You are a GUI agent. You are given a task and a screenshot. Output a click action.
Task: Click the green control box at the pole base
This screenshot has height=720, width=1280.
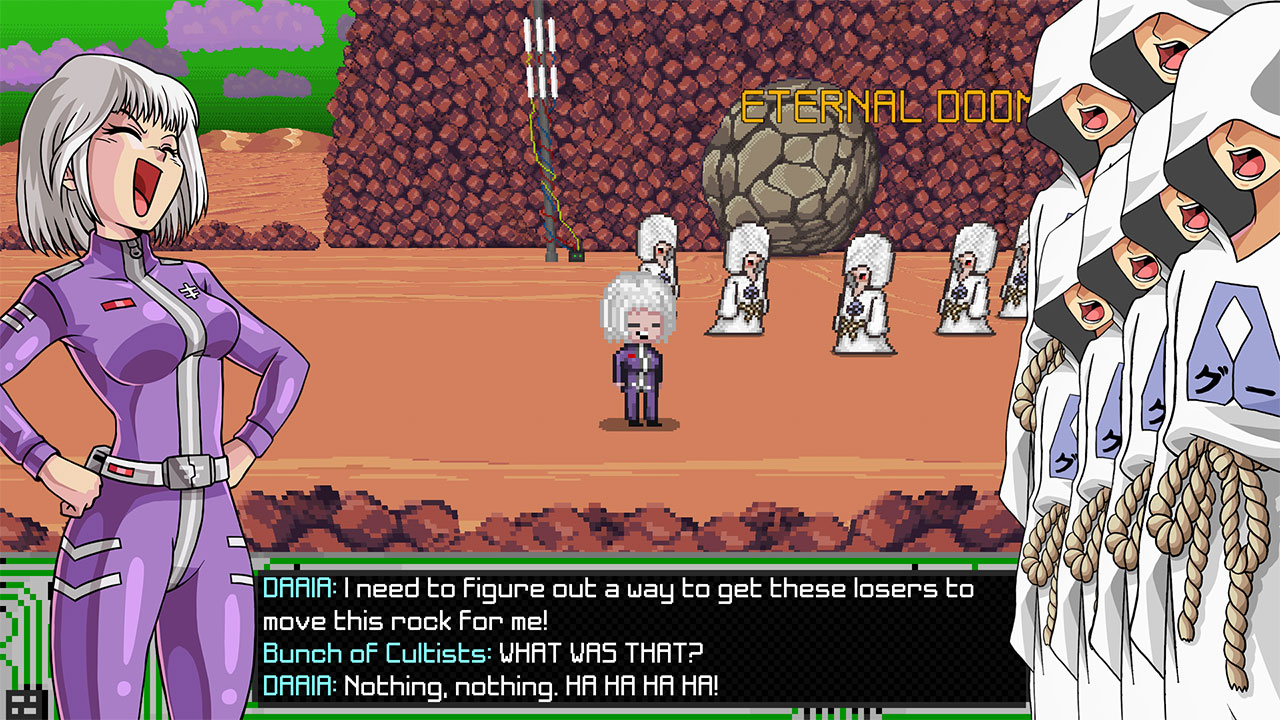(x=576, y=257)
